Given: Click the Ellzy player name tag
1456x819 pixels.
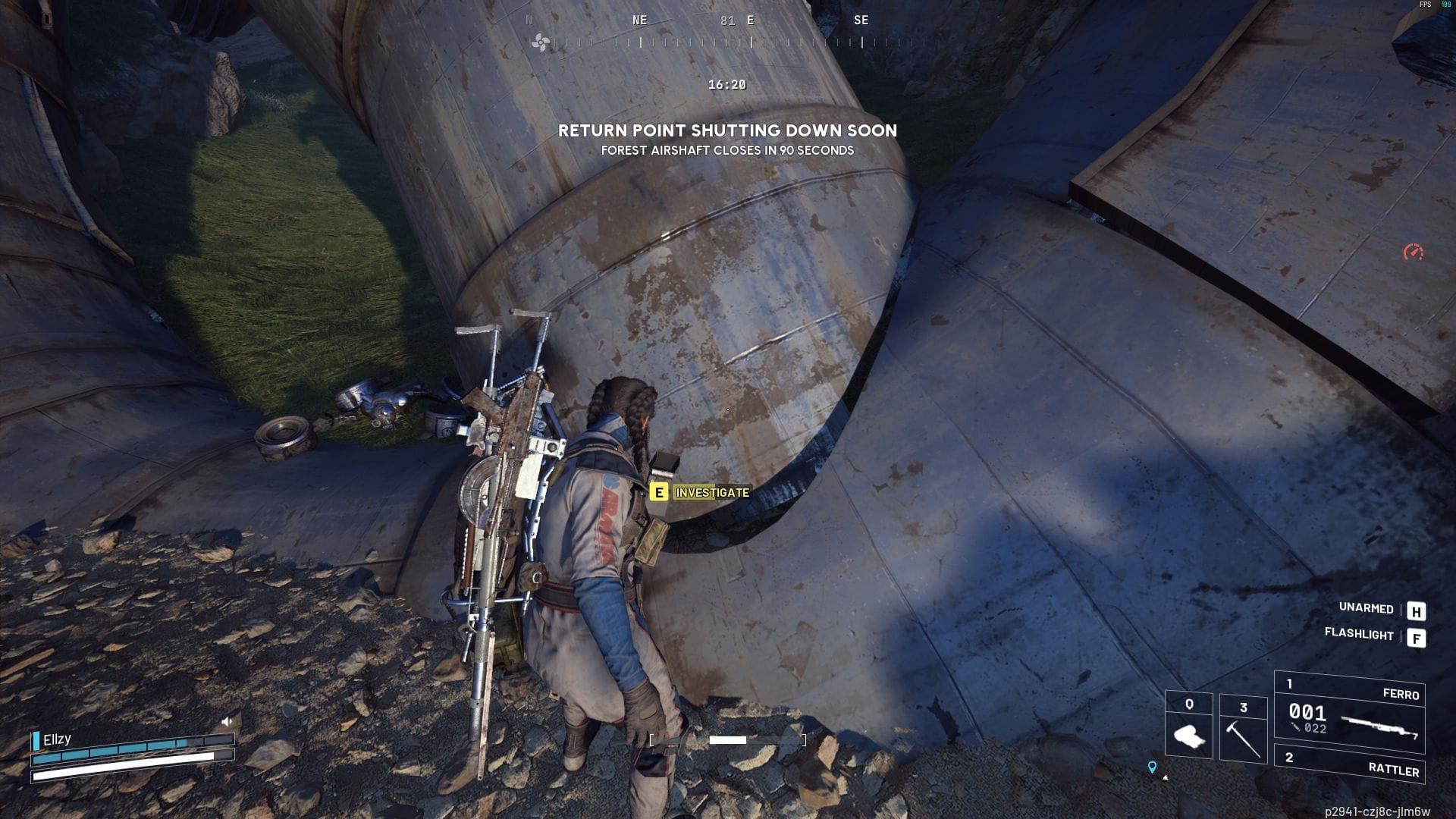Looking at the screenshot, I should pyautogui.click(x=57, y=739).
